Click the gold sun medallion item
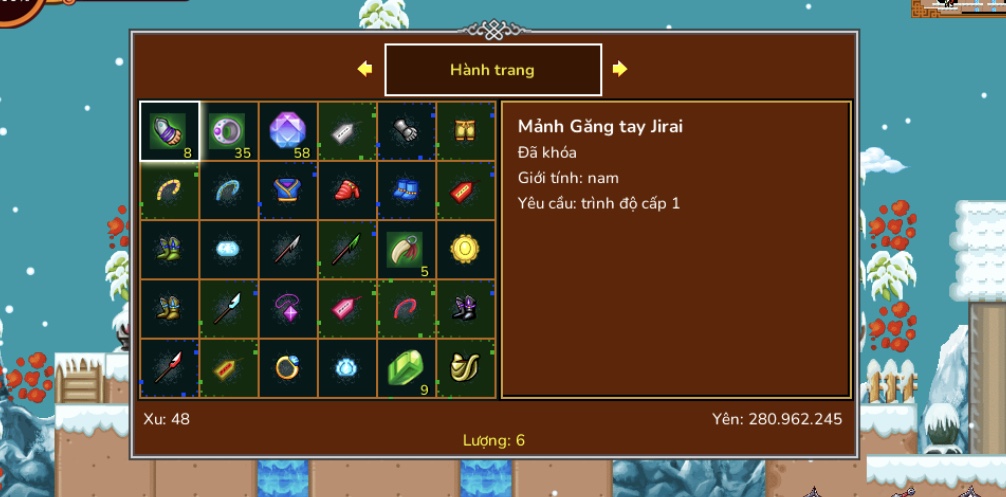The width and height of the screenshot is (1006, 497). coord(466,249)
